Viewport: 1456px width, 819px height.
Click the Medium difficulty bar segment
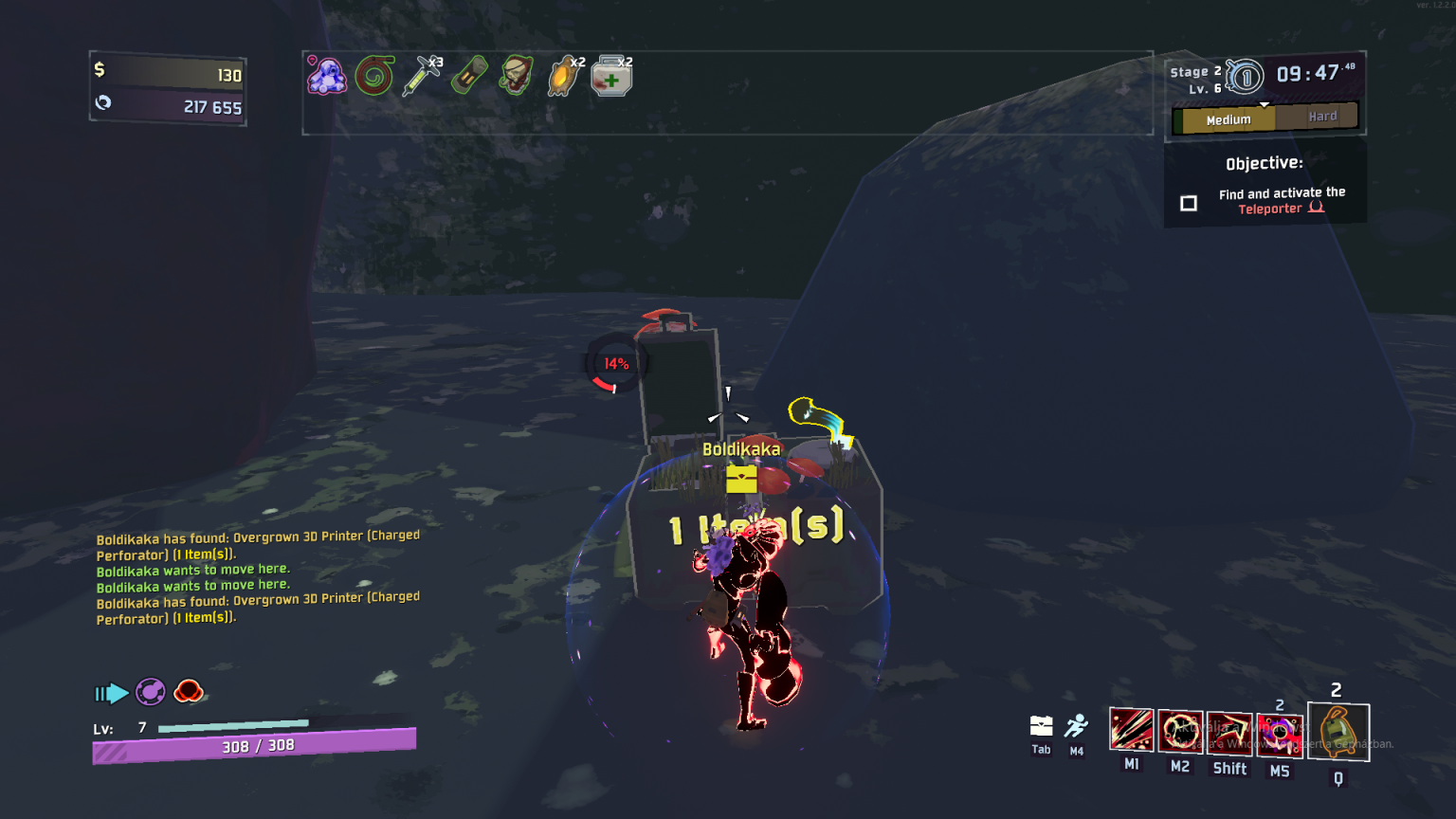coord(1228,119)
